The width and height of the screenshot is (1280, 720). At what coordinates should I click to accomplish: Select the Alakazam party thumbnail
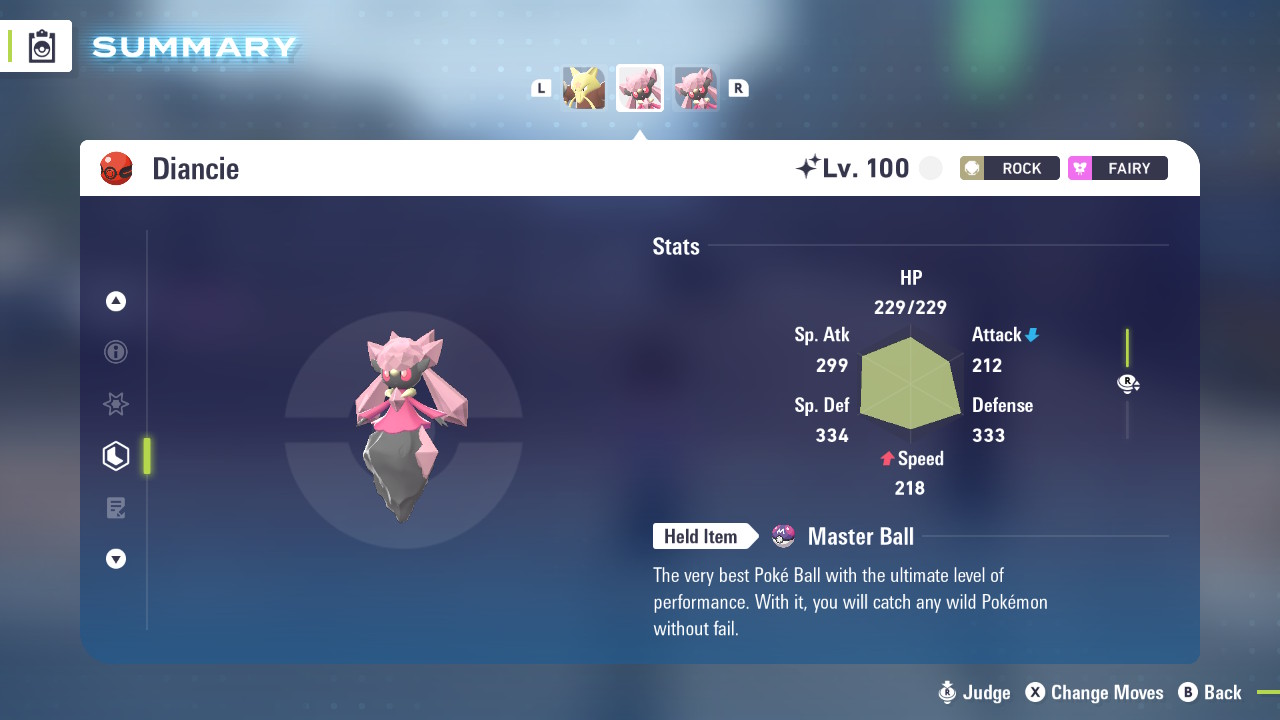(x=585, y=88)
